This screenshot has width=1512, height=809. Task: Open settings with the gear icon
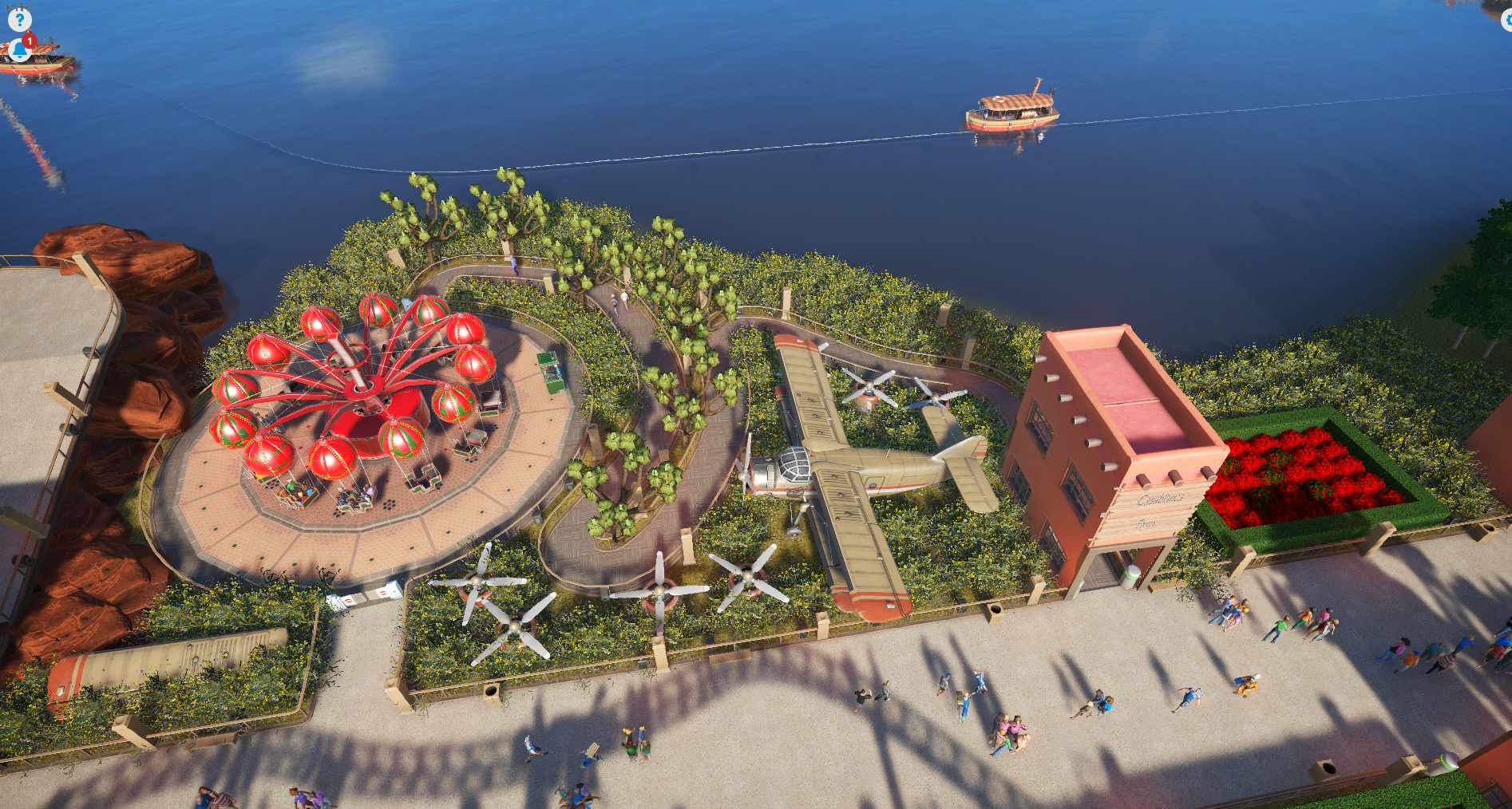pyautogui.click(x=1507, y=21)
